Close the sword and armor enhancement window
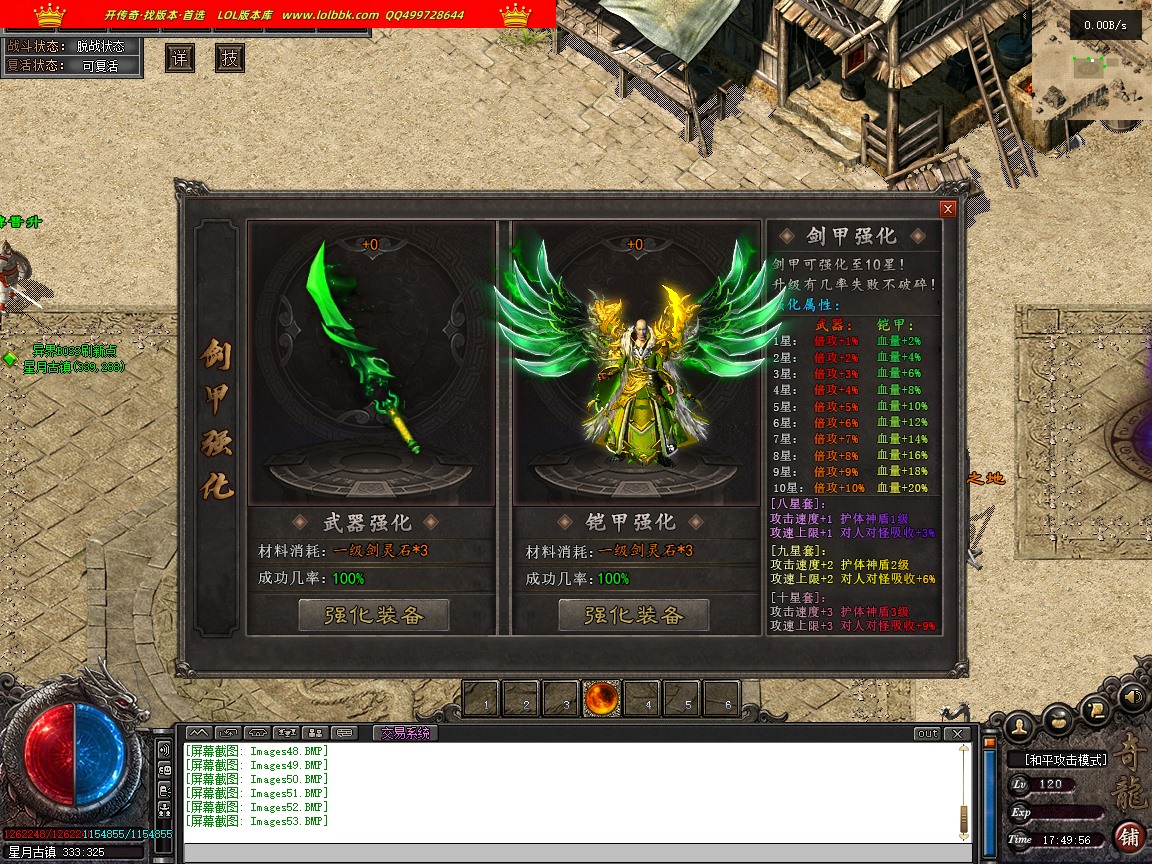This screenshot has width=1152, height=864. (947, 209)
